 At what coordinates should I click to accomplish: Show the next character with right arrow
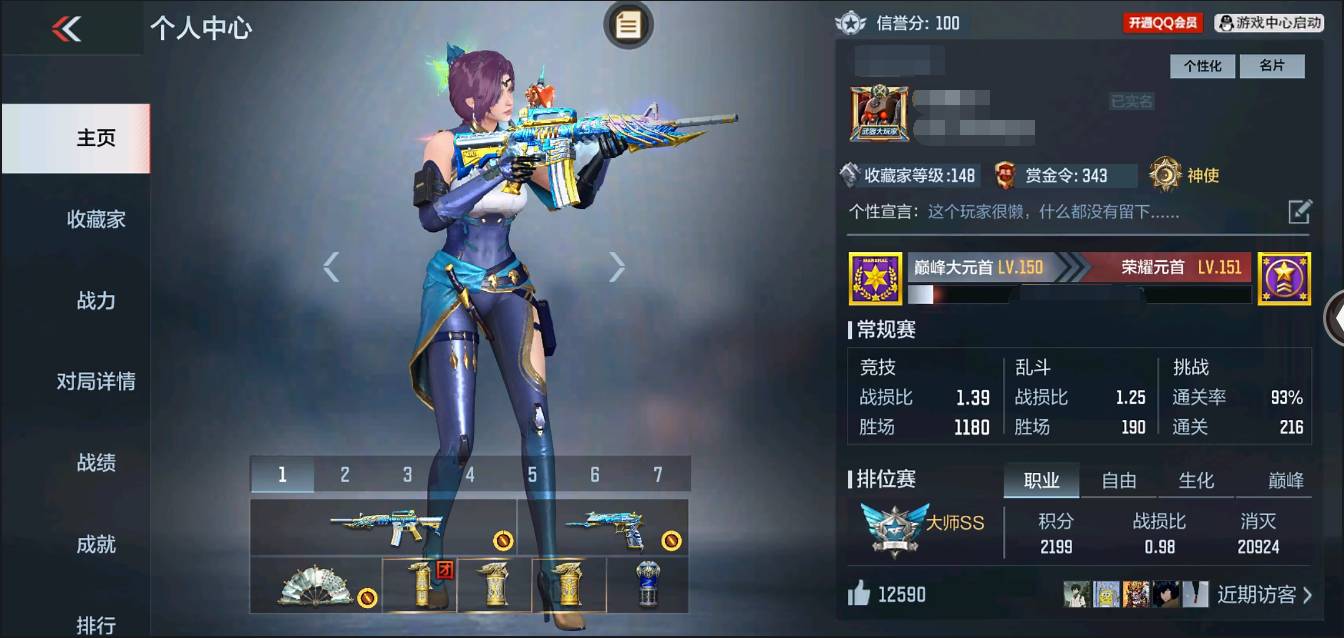click(x=617, y=266)
